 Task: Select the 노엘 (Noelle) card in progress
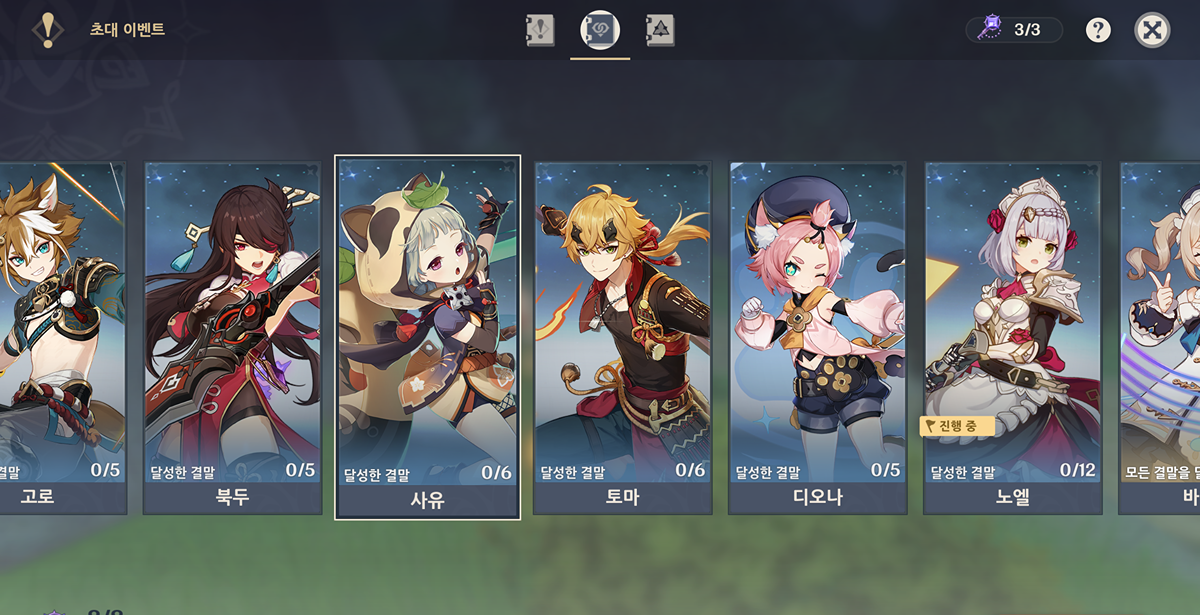tap(1012, 337)
